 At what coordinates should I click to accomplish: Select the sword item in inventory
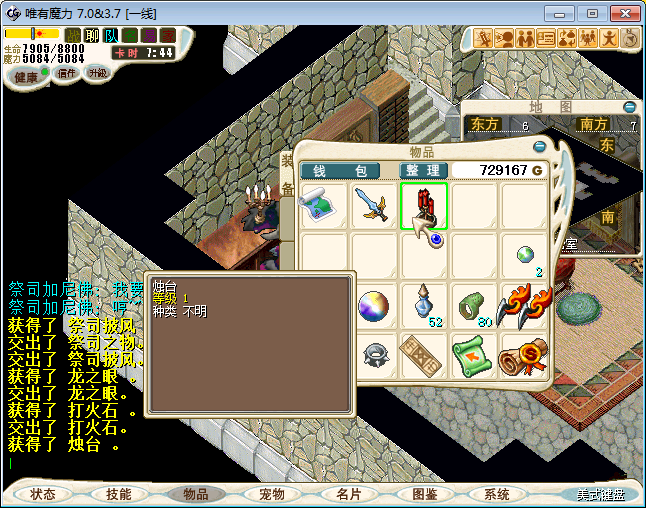374,206
